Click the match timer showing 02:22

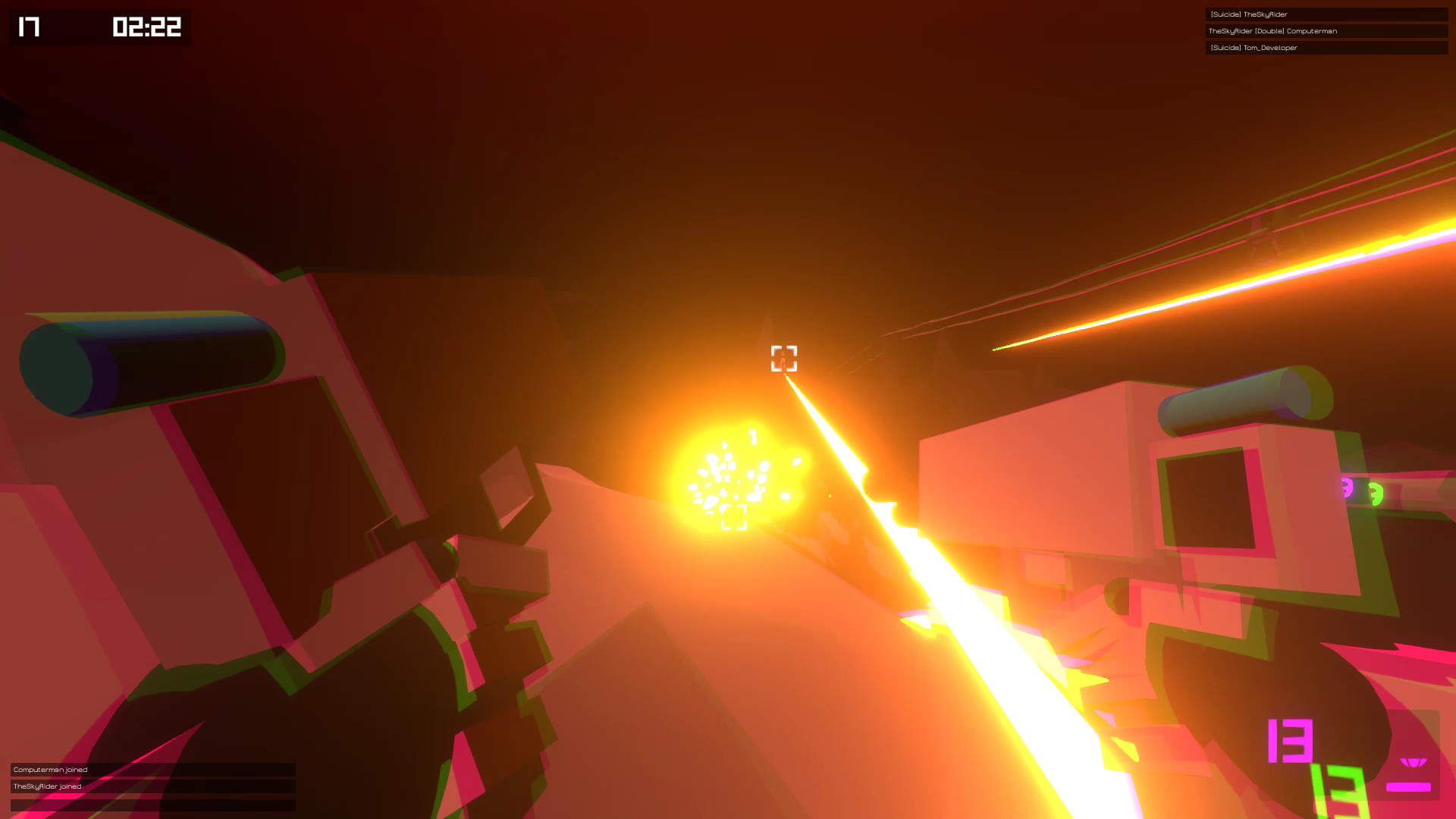point(146,27)
